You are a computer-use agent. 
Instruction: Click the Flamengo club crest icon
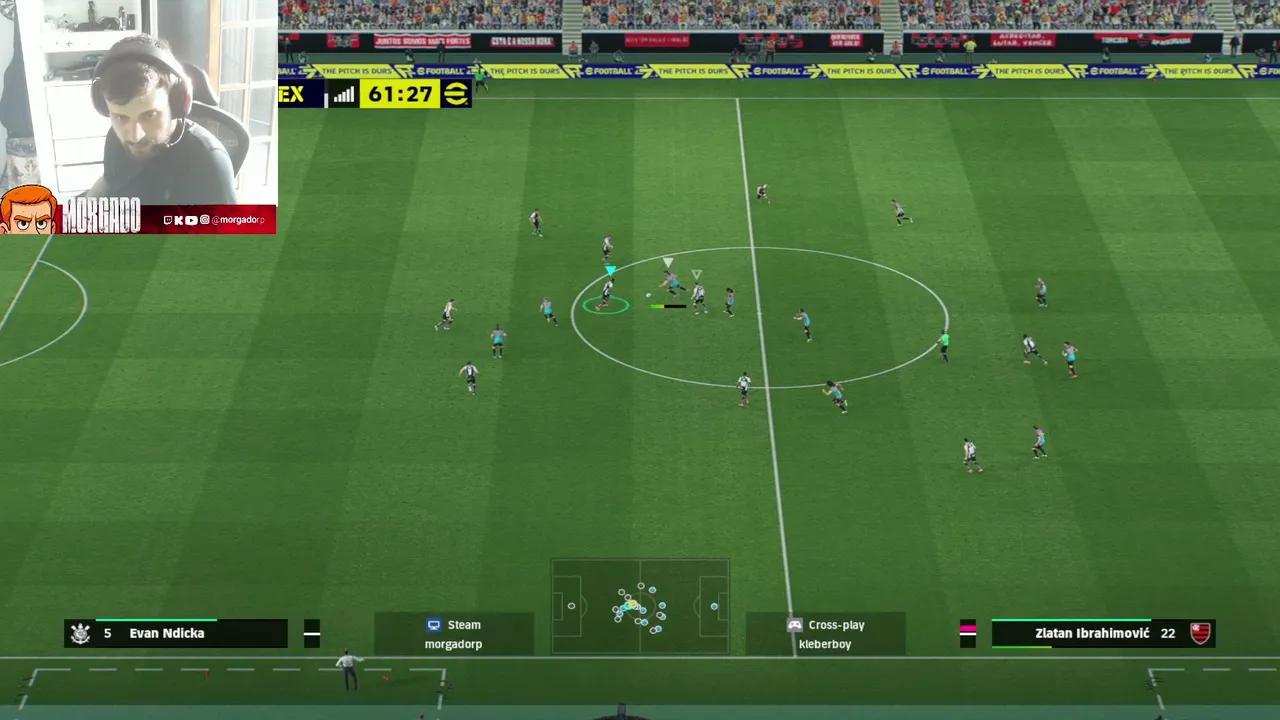[x=1200, y=633]
